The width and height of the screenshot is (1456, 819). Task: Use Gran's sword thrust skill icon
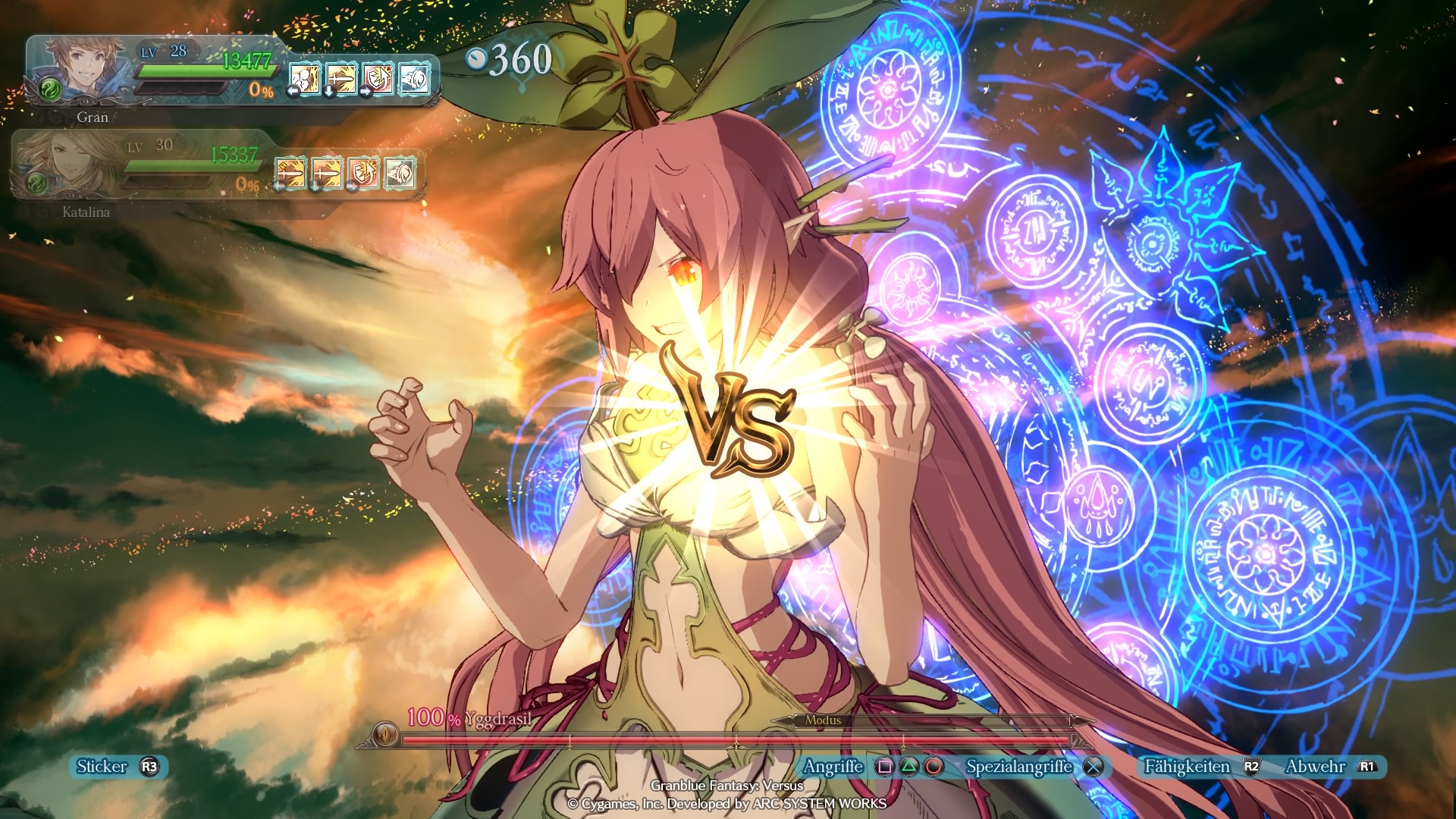tap(341, 79)
